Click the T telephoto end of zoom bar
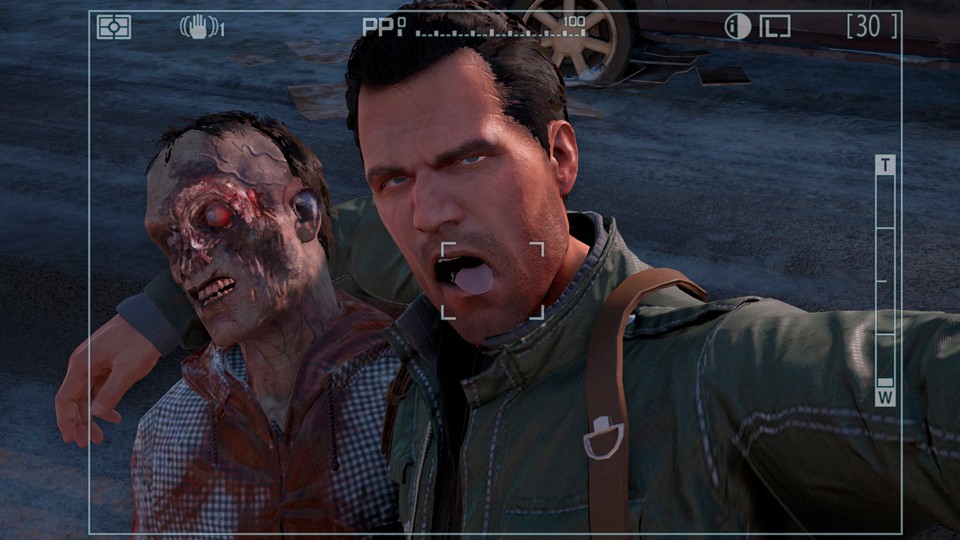The width and height of the screenshot is (960, 540). (885, 165)
